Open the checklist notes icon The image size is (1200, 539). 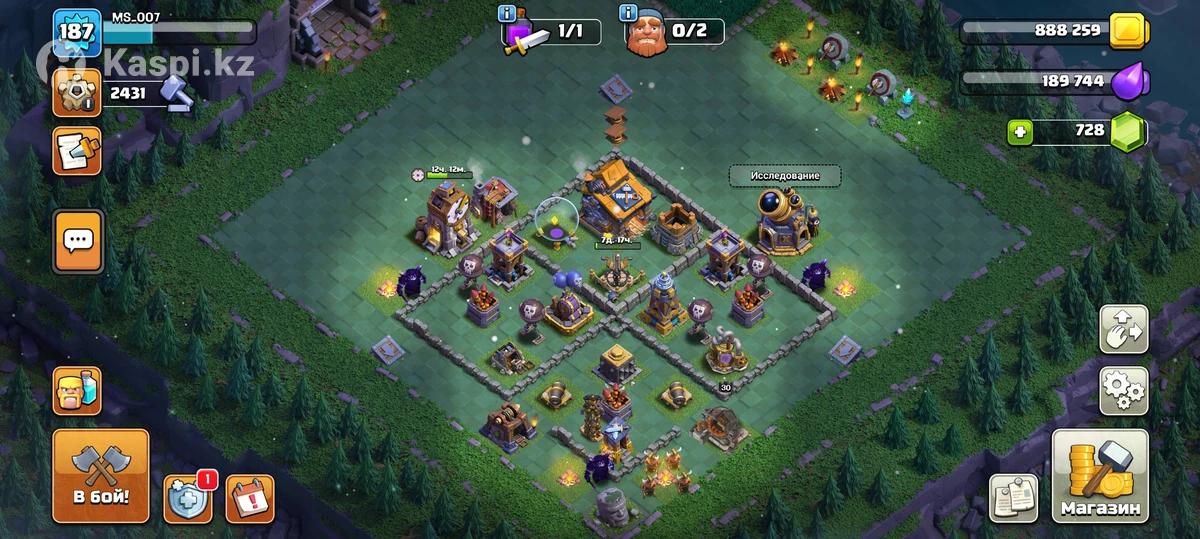click(x=1015, y=498)
